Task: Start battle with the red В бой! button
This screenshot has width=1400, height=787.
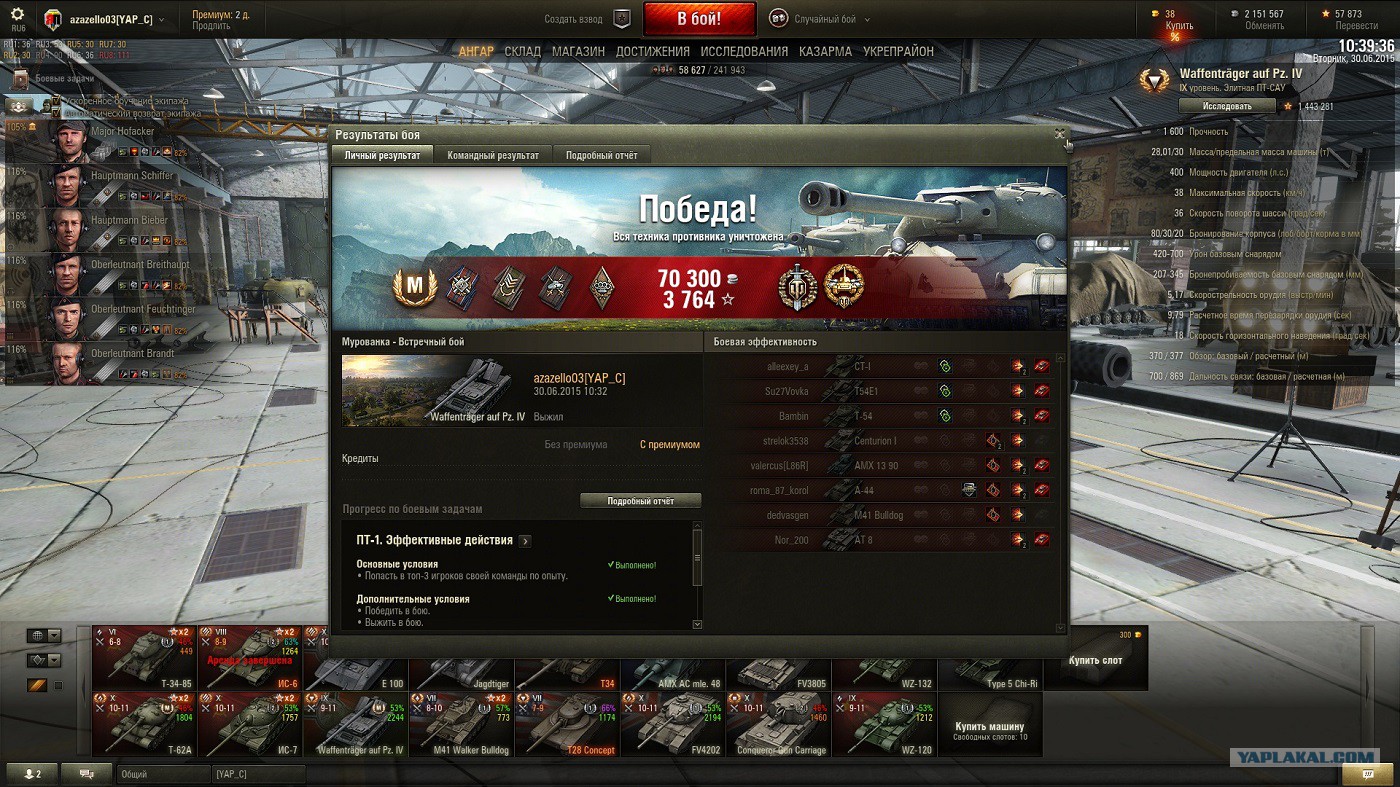Action: [x=699, y=19]
